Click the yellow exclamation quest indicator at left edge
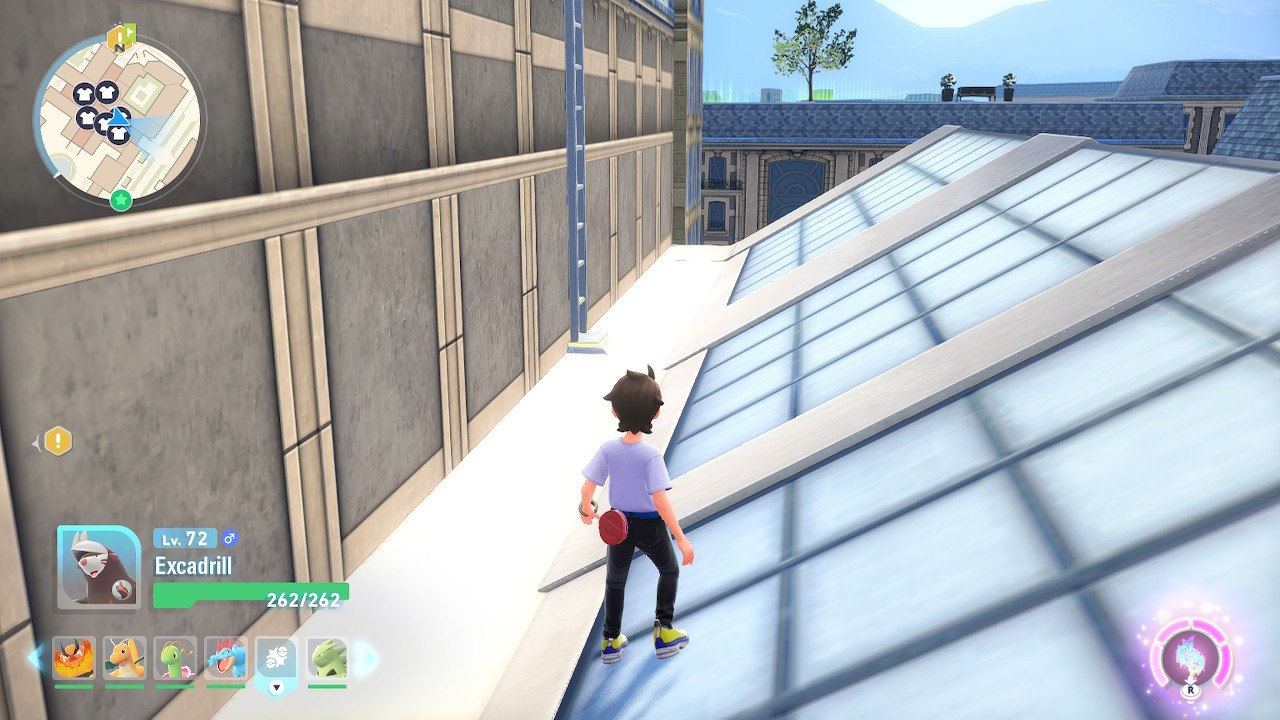 58,440
